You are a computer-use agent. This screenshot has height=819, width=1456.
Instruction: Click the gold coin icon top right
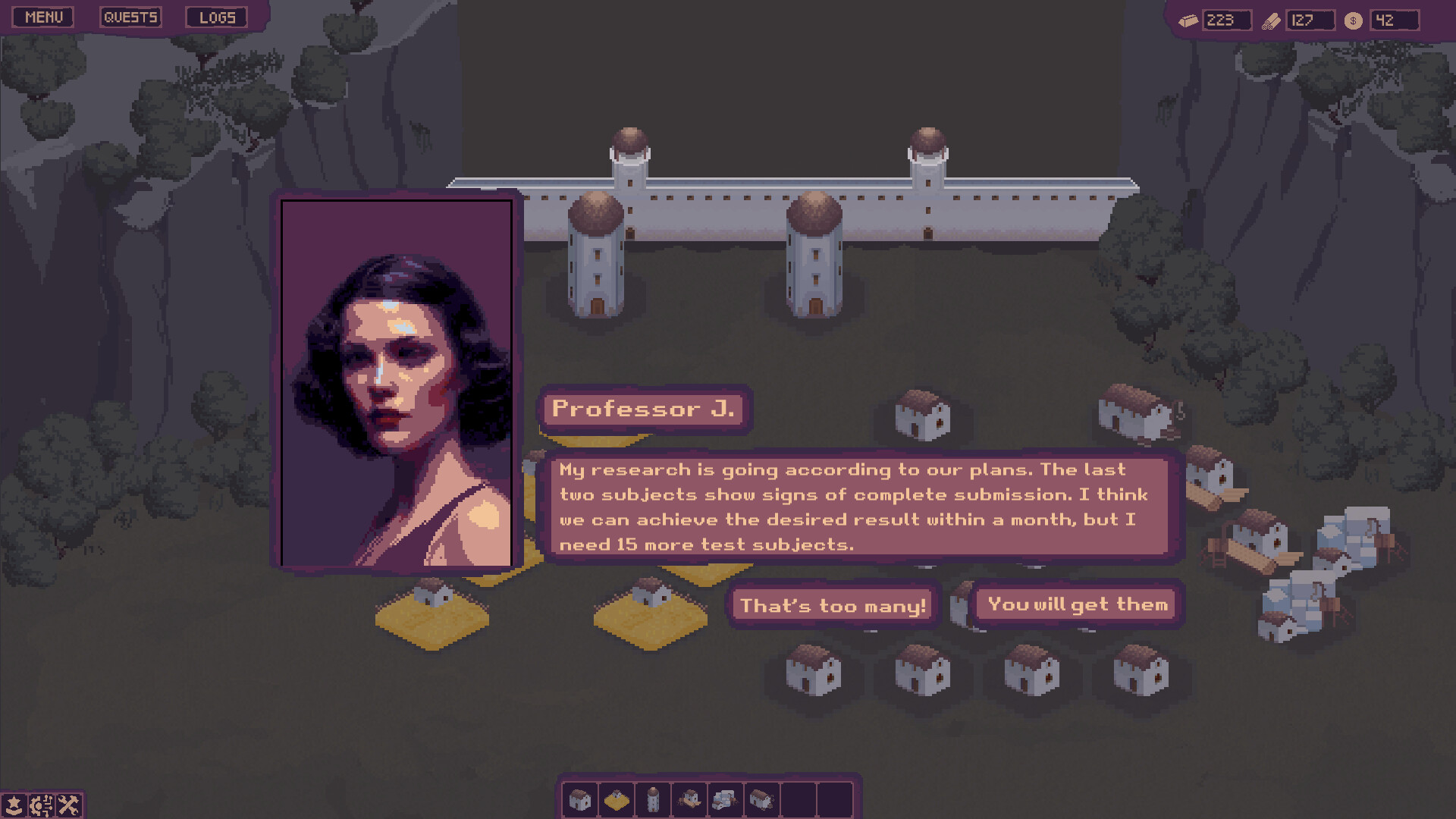coord(1352,20)
